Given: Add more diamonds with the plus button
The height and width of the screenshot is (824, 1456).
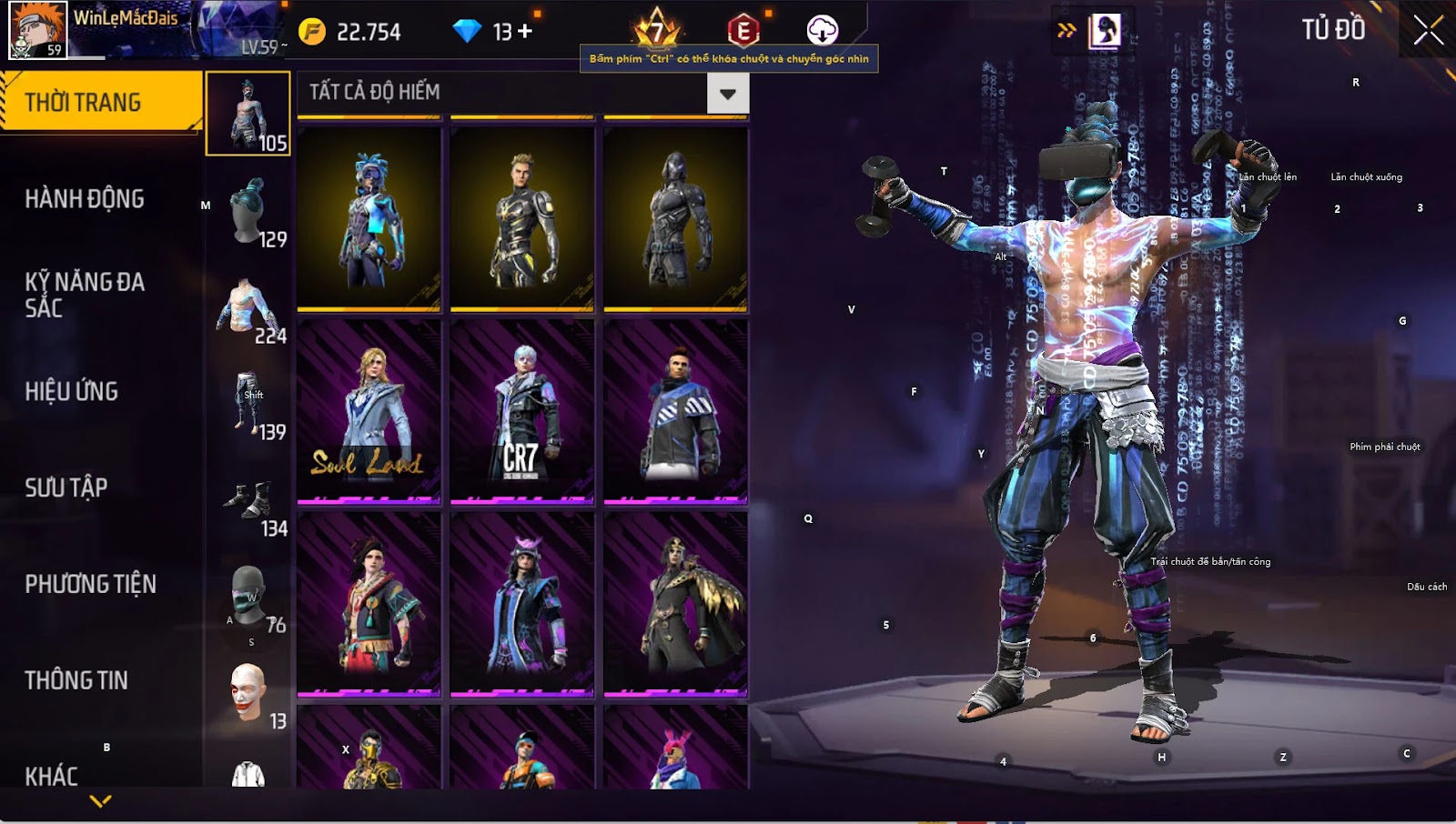Looking at the screenshot, I should 525,32.
